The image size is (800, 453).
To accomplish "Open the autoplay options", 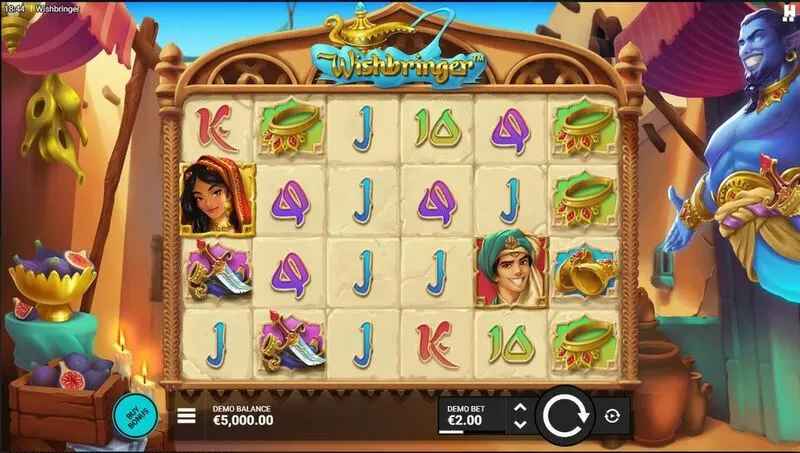I will tap(613, 416).
